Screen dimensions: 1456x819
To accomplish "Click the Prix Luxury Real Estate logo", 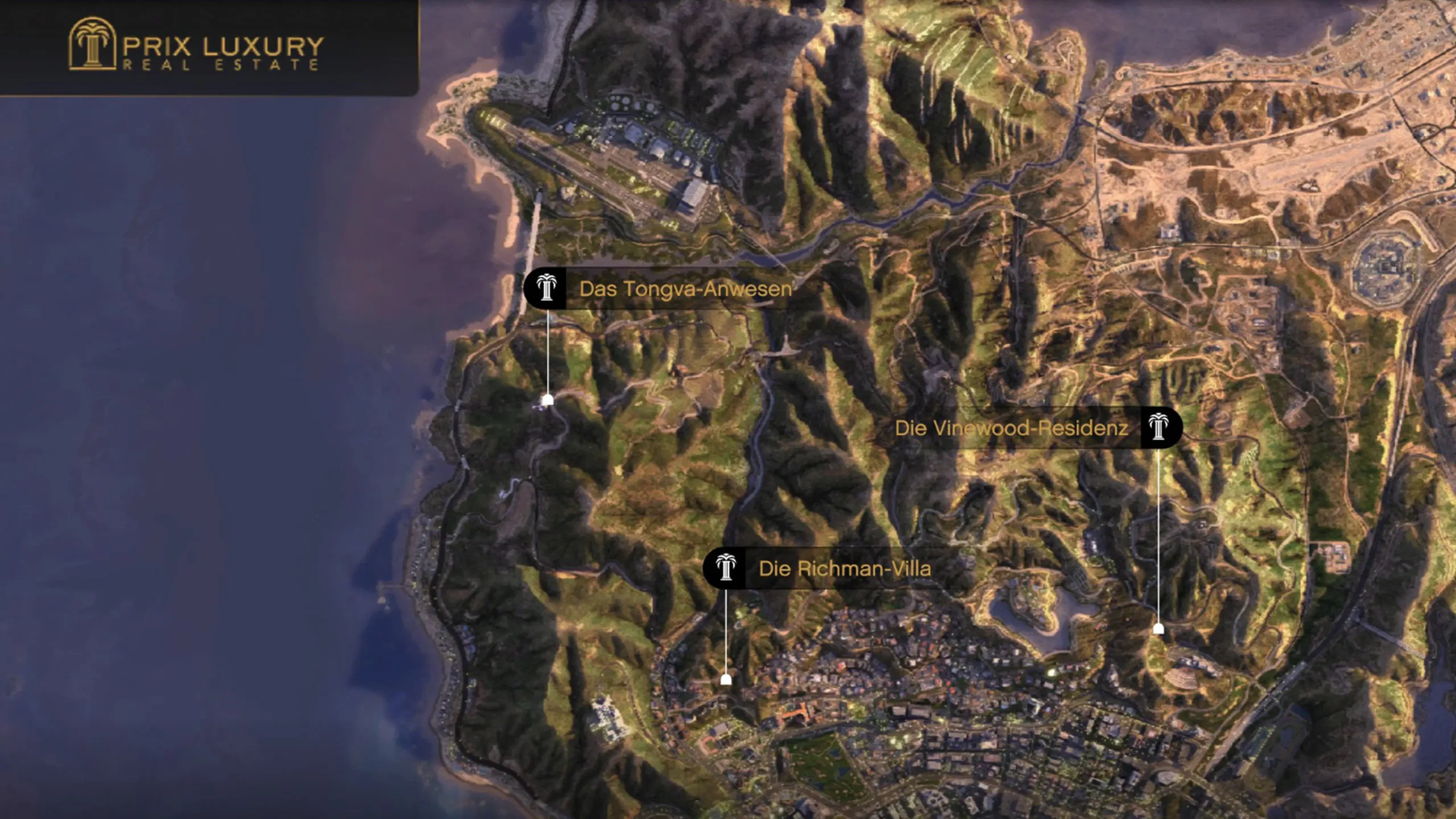I will pos(196,45).
